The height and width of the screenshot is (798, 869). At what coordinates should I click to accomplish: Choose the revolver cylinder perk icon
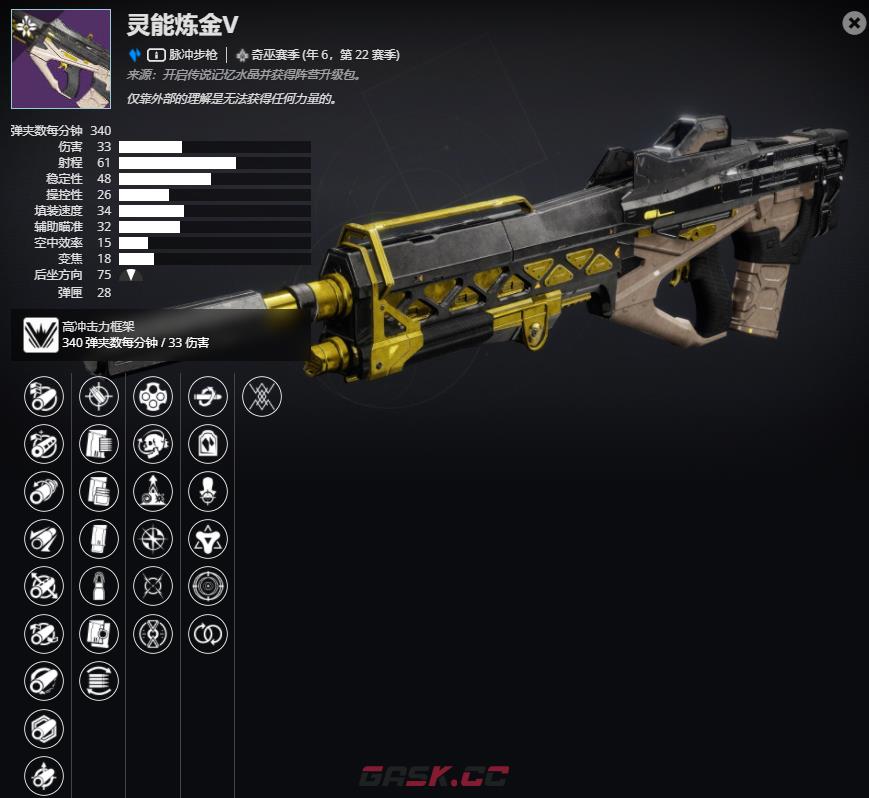[x=153, y=397]
